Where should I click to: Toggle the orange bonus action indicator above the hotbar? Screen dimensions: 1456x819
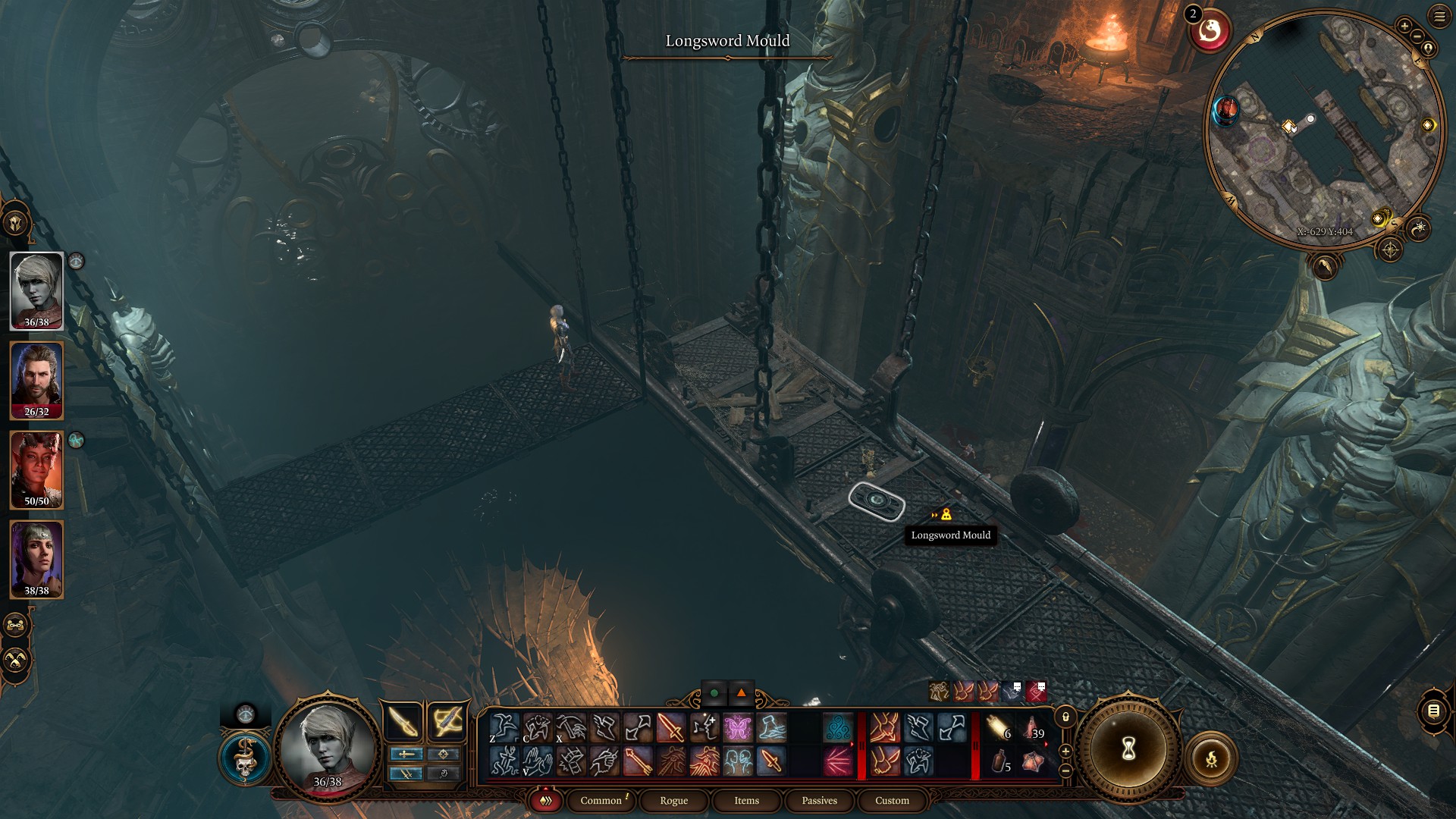tap(740, 692)
